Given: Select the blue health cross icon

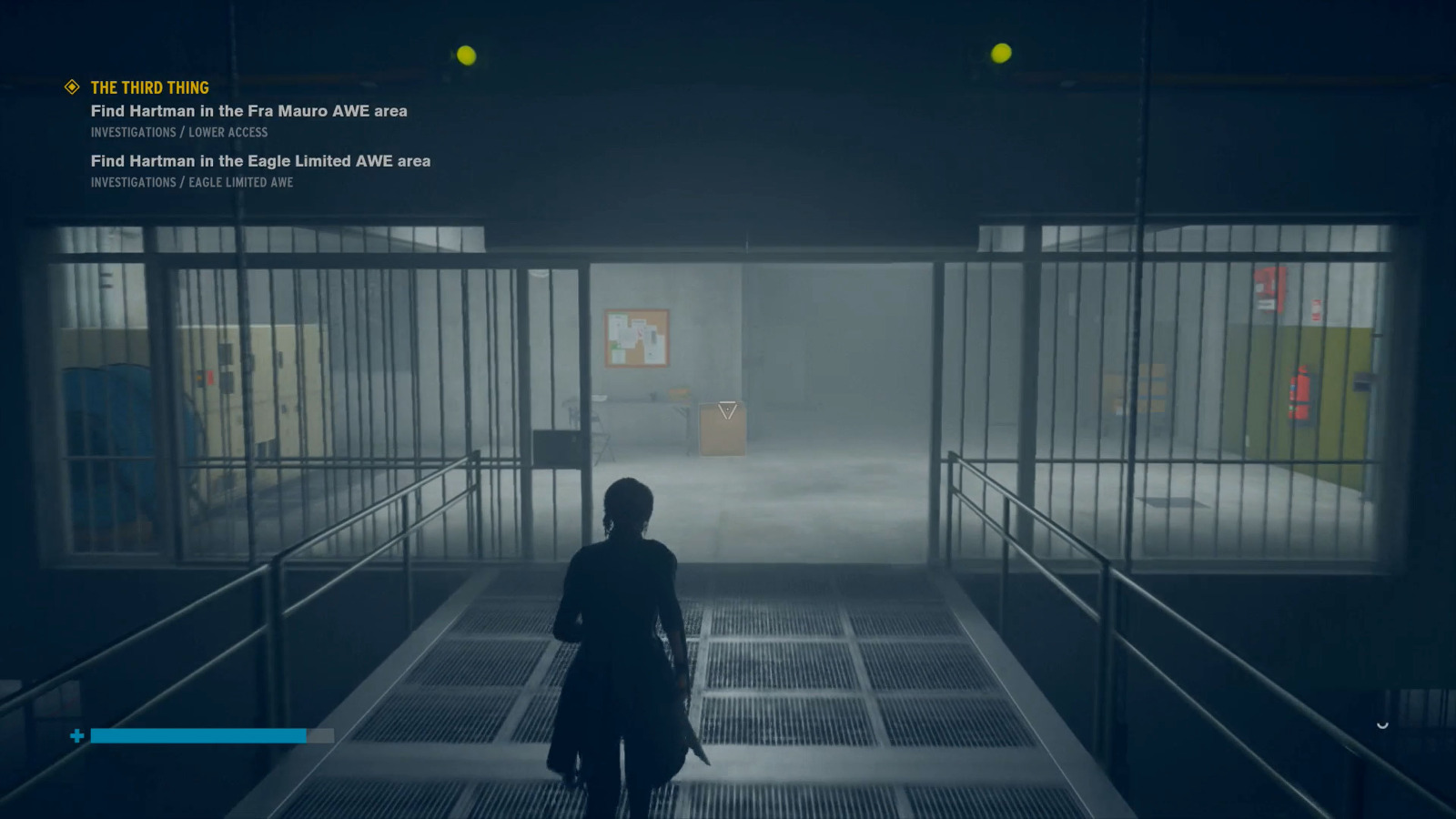Looking at the screenshot, I should pyautogui.click(x=76, y=734).
